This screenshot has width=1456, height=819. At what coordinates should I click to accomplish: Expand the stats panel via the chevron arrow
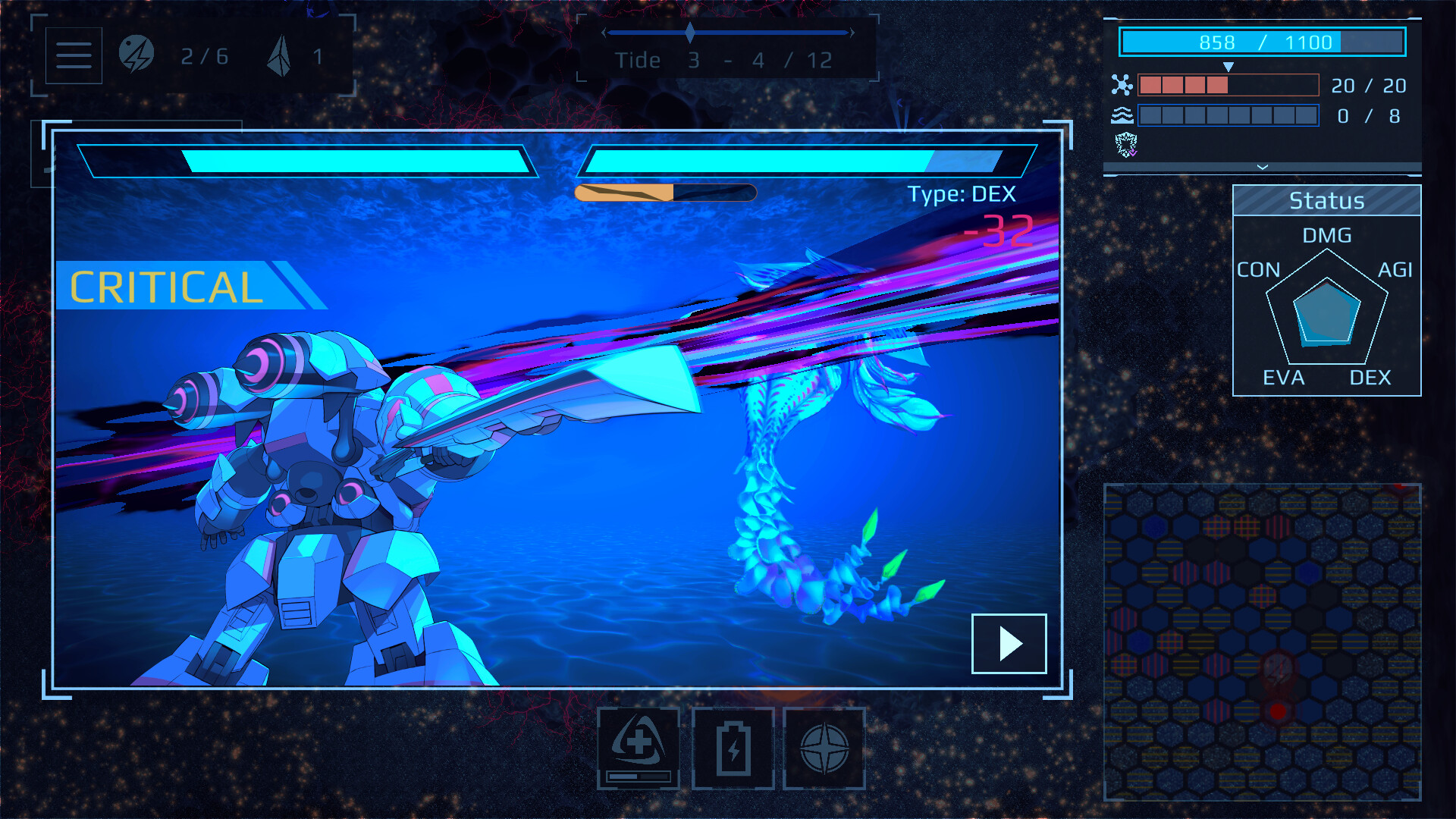(1261, 165)
